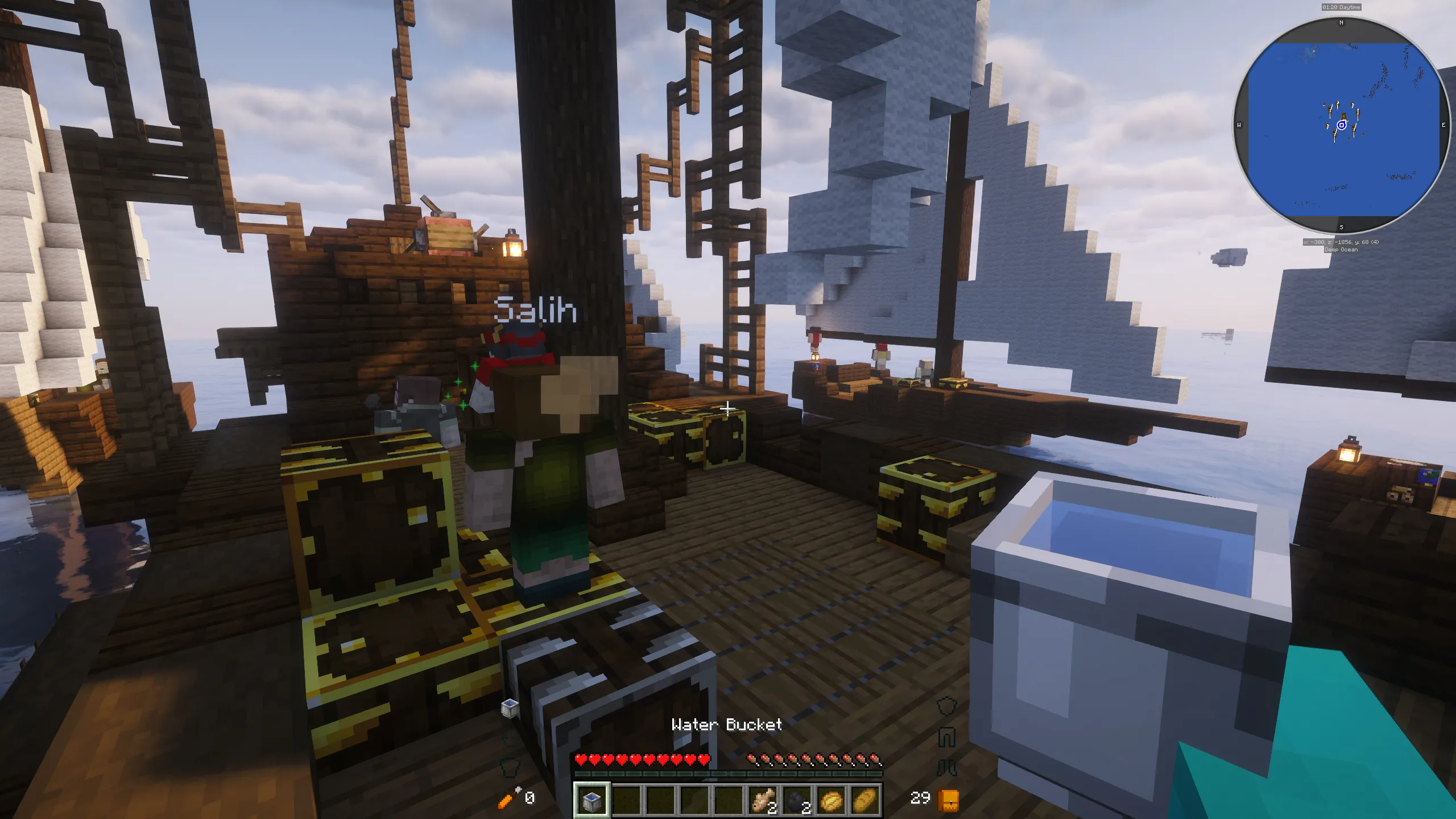Click the E compass marker on the minimap
Image resolution: width=1456 pixels, height=819 pixels.
point(1443,125)
